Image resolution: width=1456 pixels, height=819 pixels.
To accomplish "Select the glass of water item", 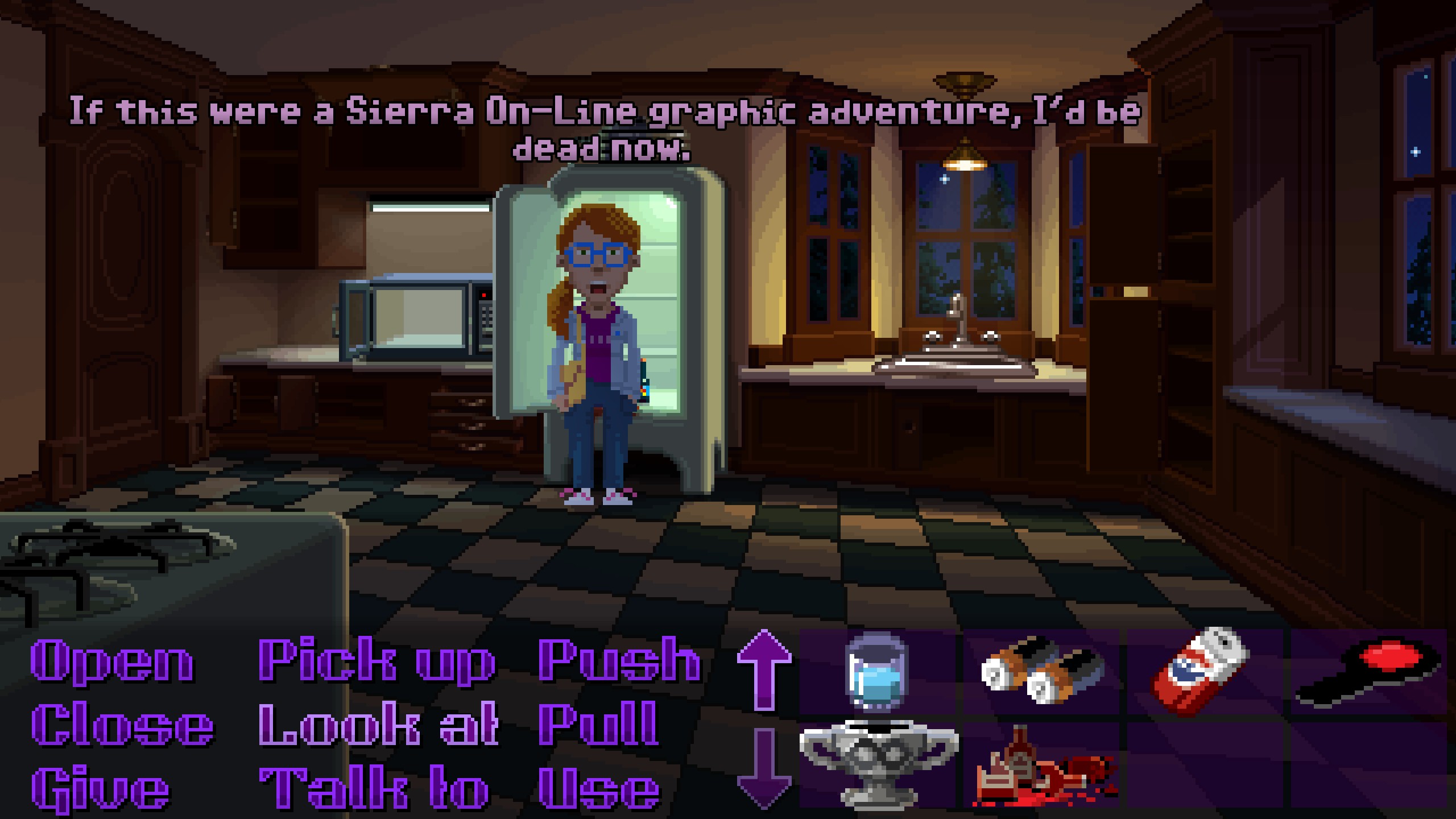I will point(876,672).
